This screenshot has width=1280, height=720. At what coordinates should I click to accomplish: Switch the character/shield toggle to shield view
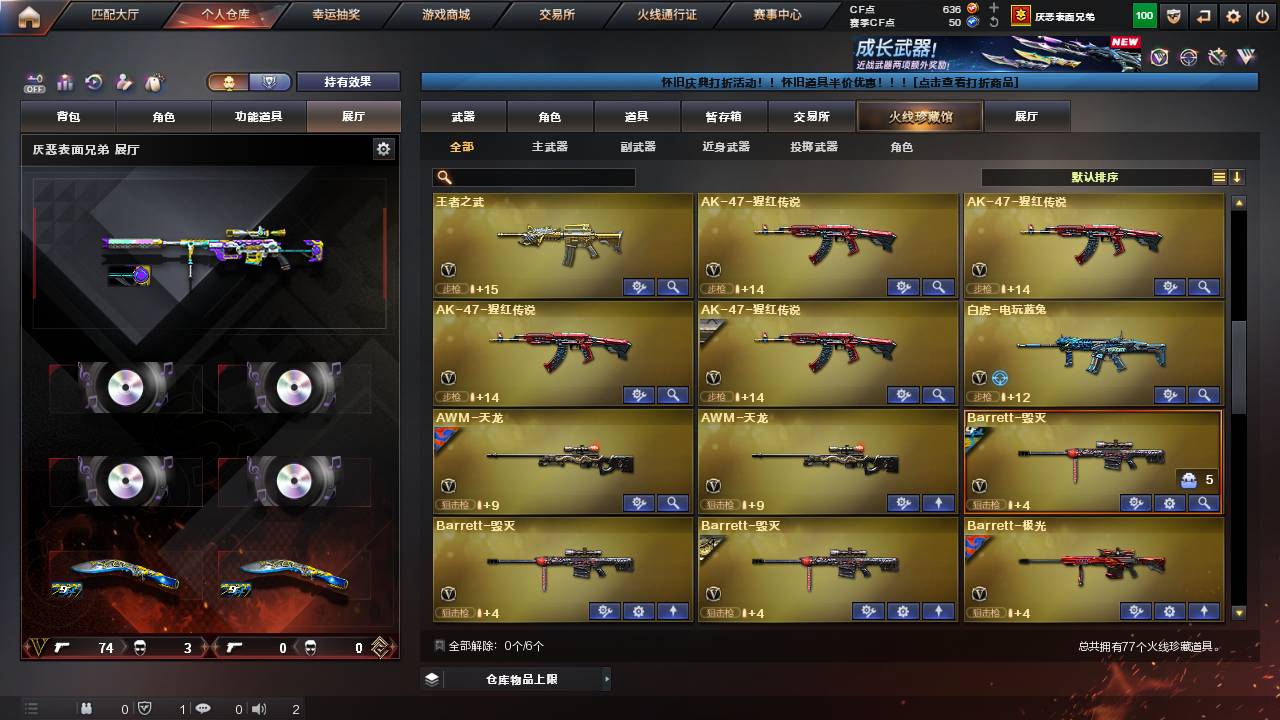tap(270, 81)
